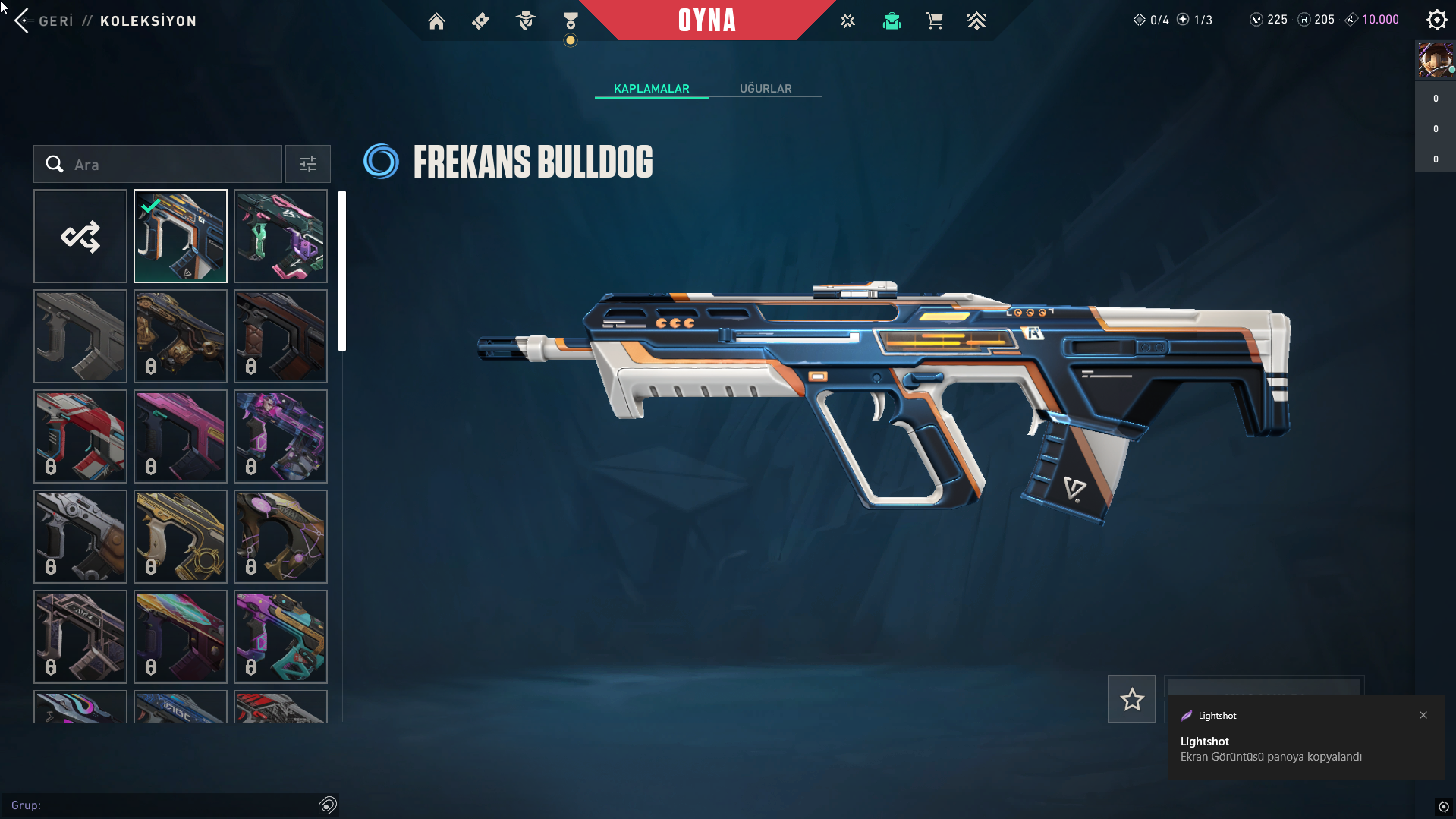Open the home icon in top navigation

point(436,21)
